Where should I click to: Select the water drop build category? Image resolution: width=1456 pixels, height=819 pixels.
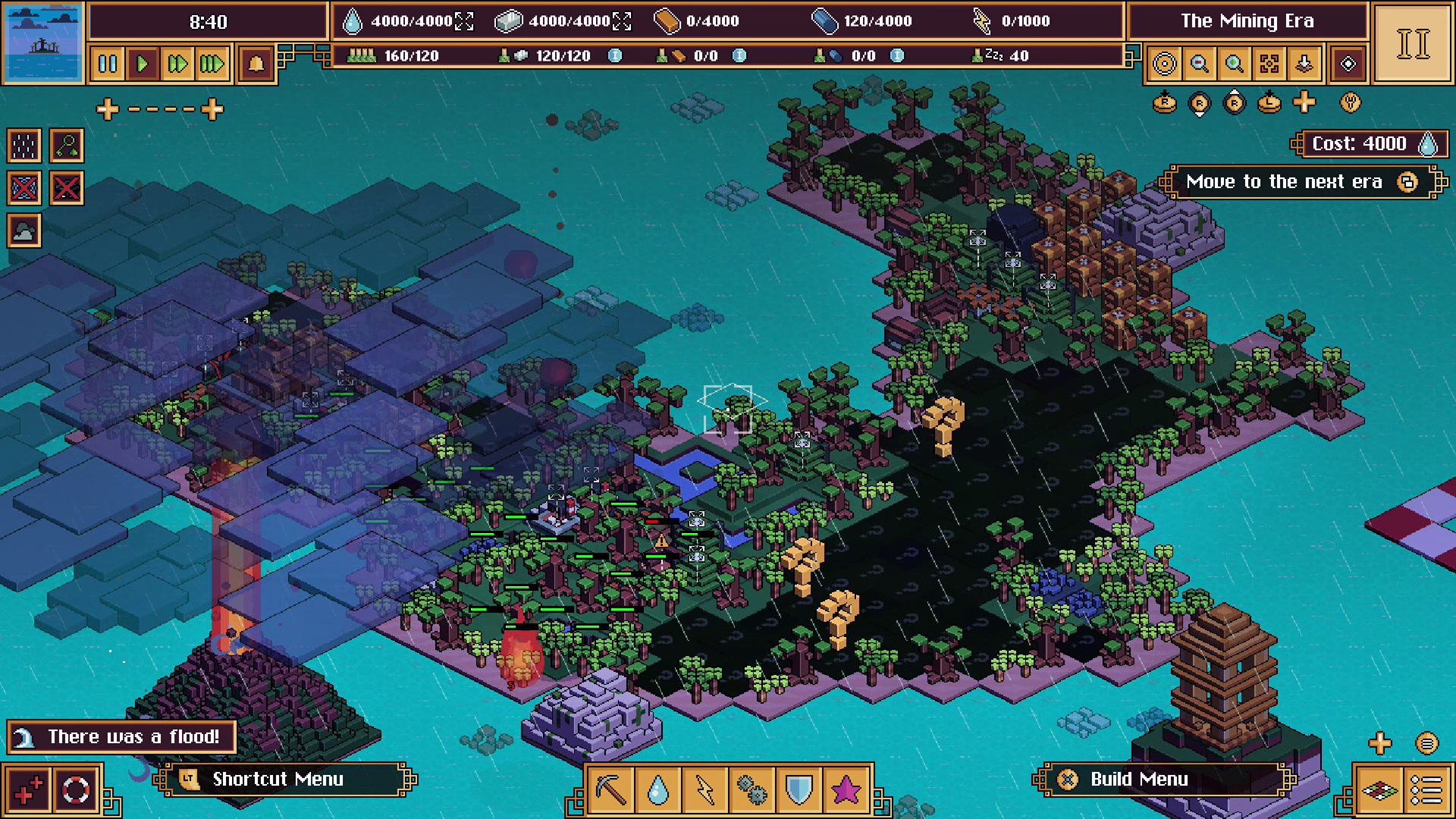pyautogui.click(x=657, y=790)
